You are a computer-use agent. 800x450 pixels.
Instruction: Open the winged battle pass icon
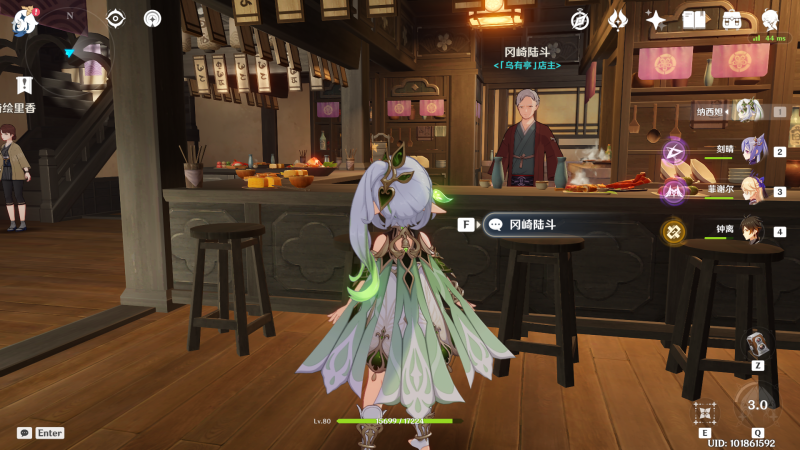pyautogui.click(x=618, y=20)
